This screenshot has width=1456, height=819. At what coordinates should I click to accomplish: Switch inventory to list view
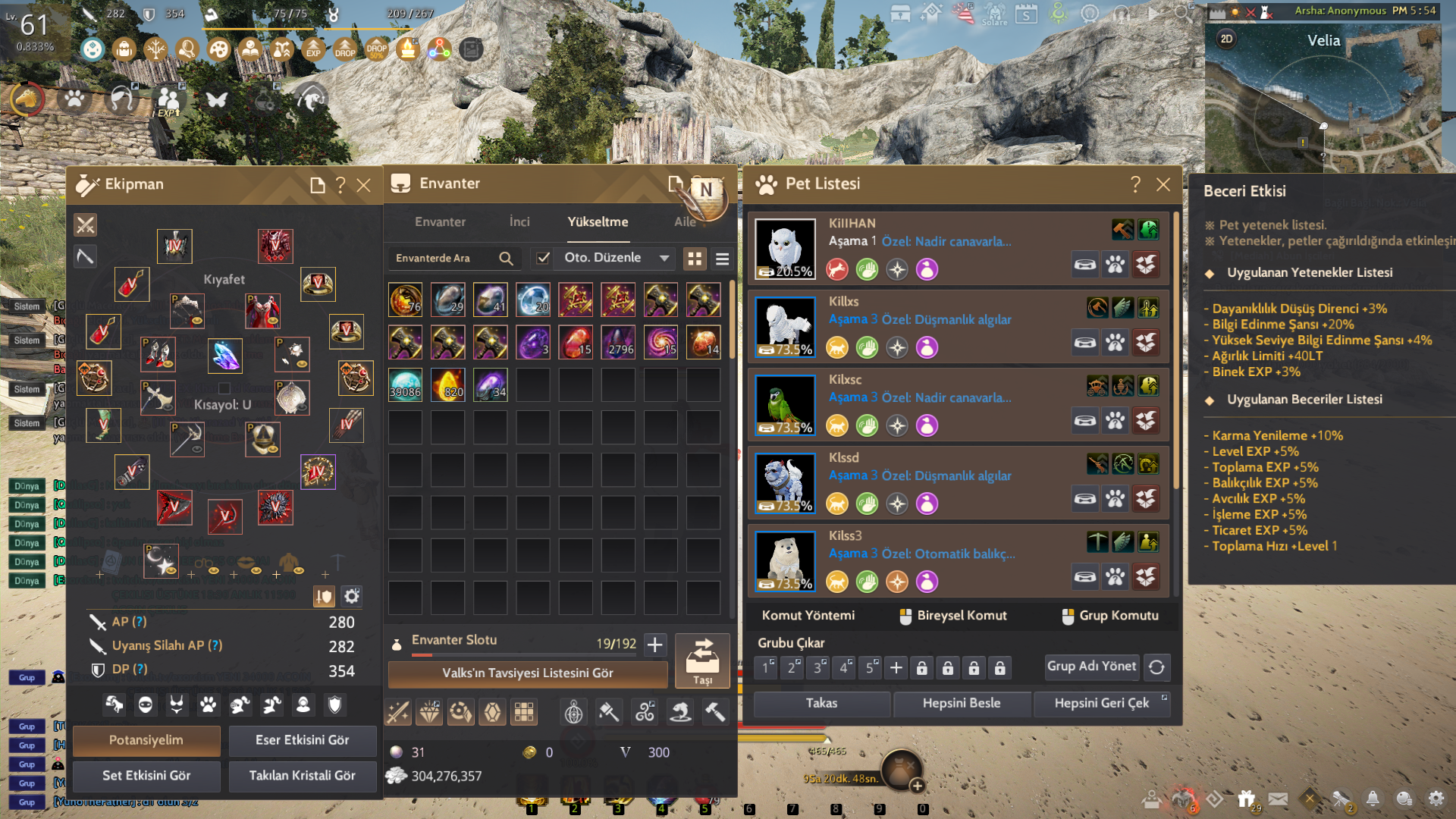click(722, 259)
